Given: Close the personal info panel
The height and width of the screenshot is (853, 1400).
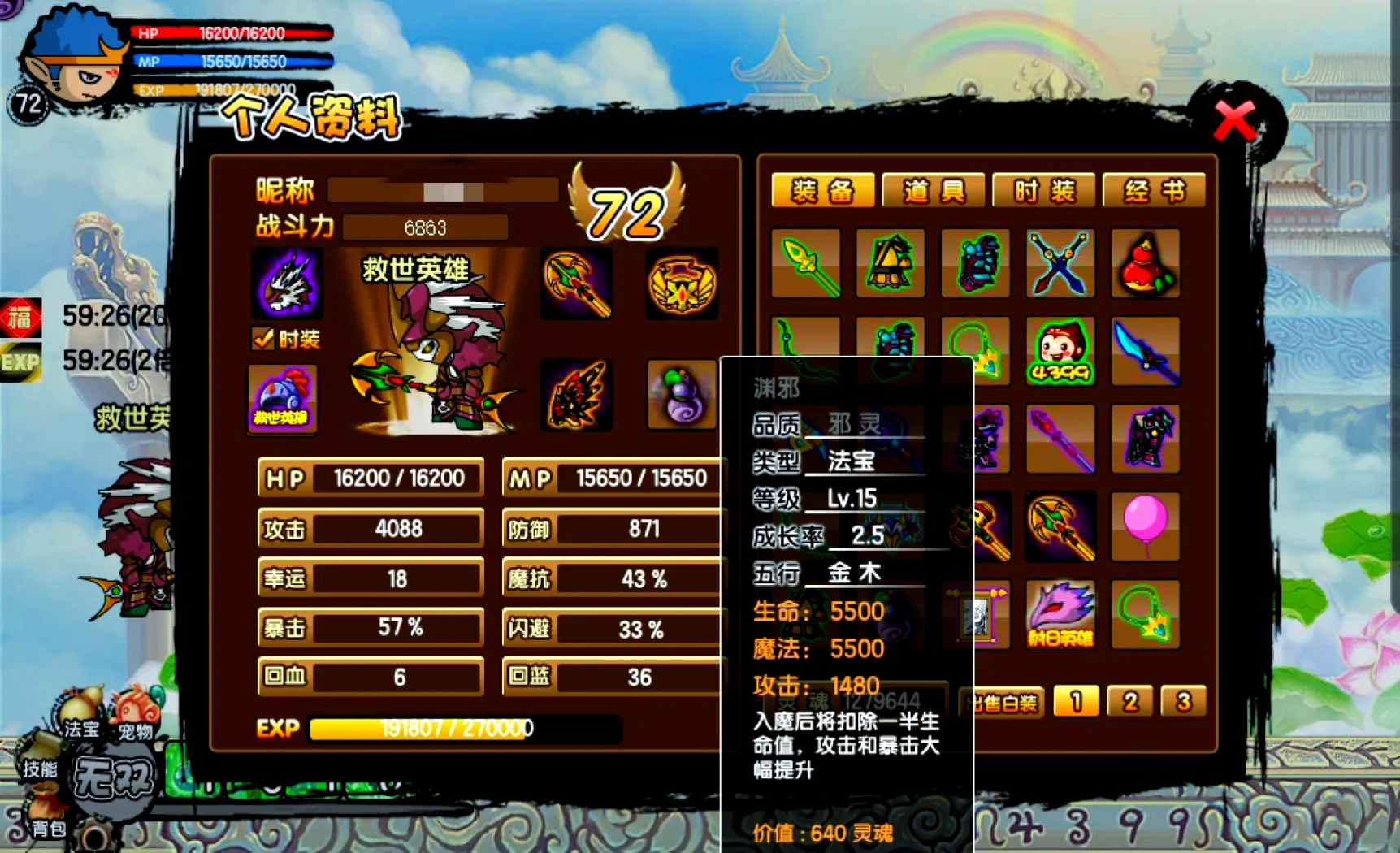Looking at the screenshot, I should [1233, 122].
